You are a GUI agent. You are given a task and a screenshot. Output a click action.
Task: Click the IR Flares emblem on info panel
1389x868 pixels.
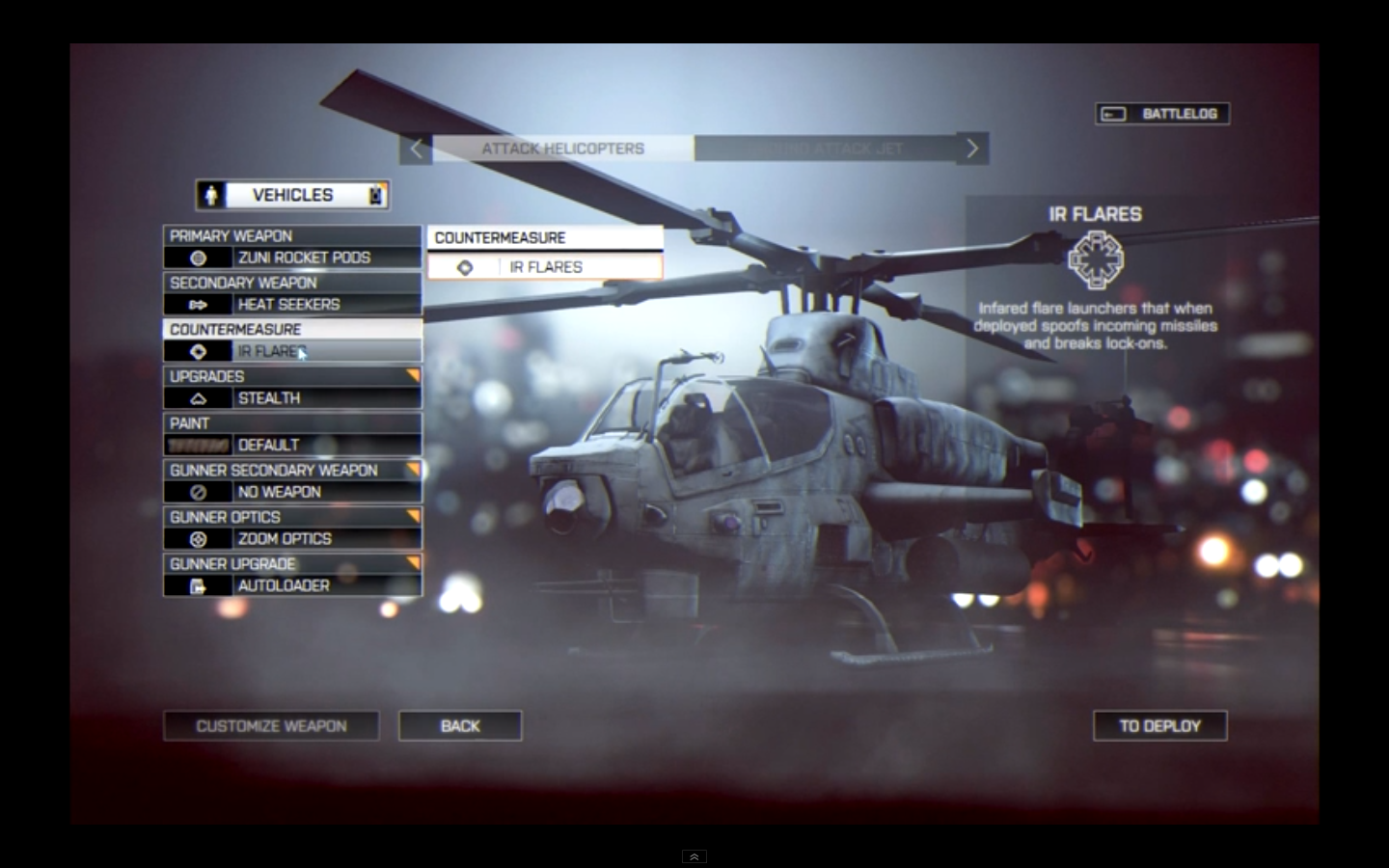tap(1099, 259)
